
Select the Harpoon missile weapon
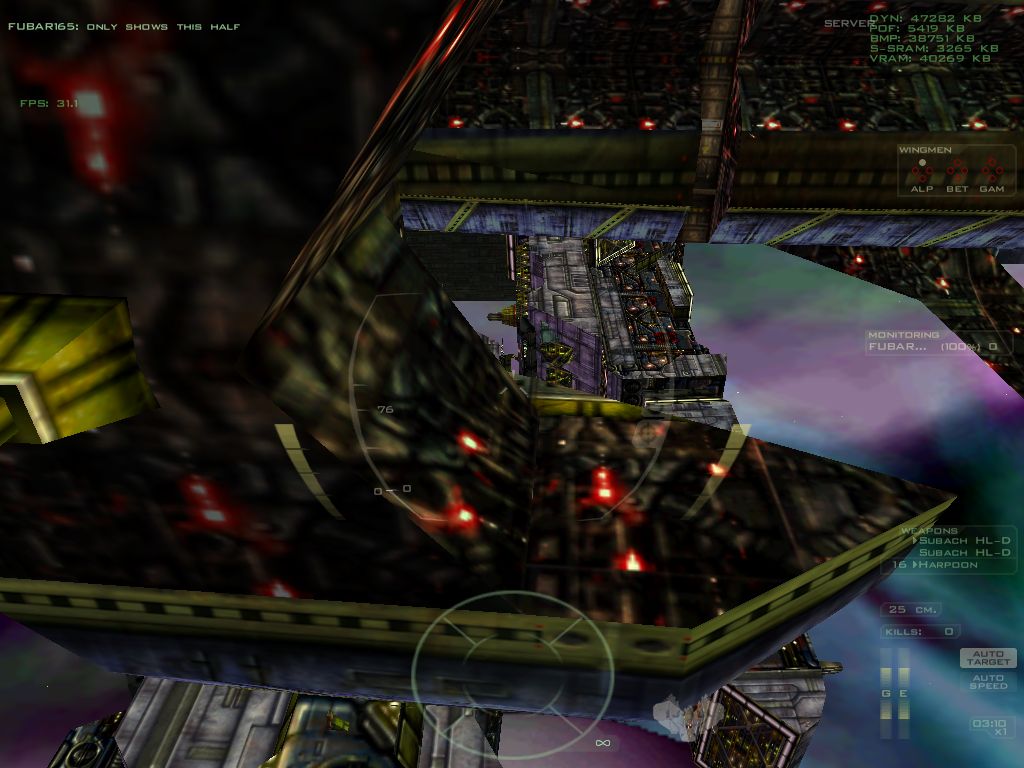click(x=949, y=565)
